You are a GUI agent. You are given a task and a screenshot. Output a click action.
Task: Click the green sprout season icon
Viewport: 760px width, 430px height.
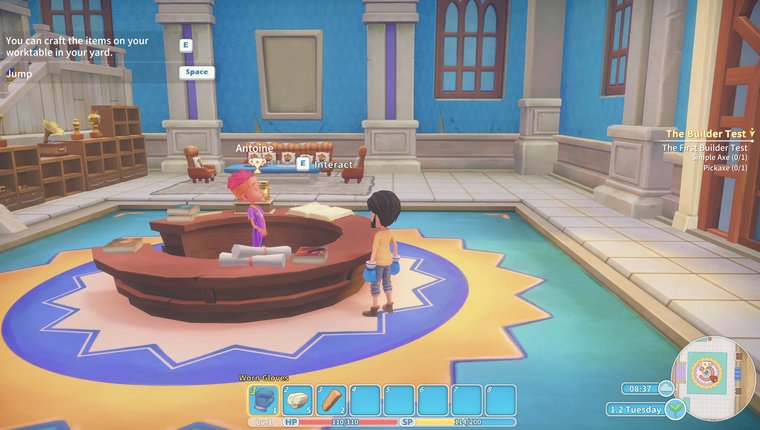click(677, 408)
